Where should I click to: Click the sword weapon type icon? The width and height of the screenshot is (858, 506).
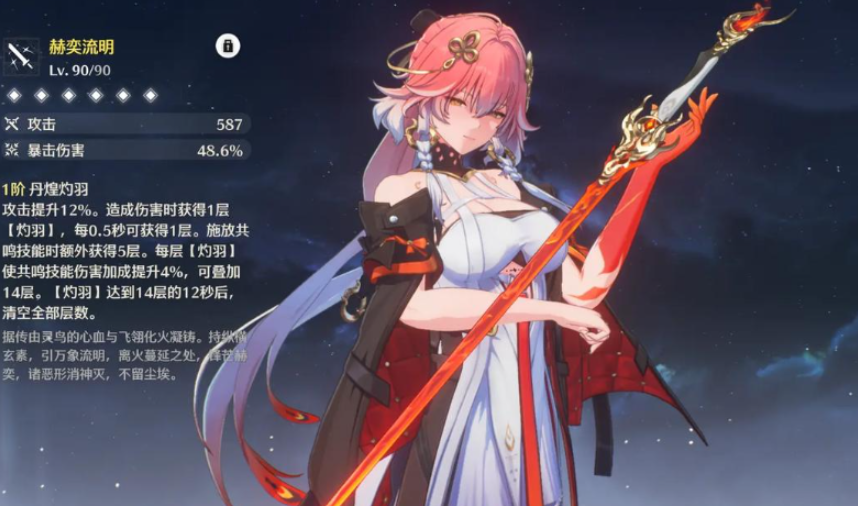coord(21,57)
